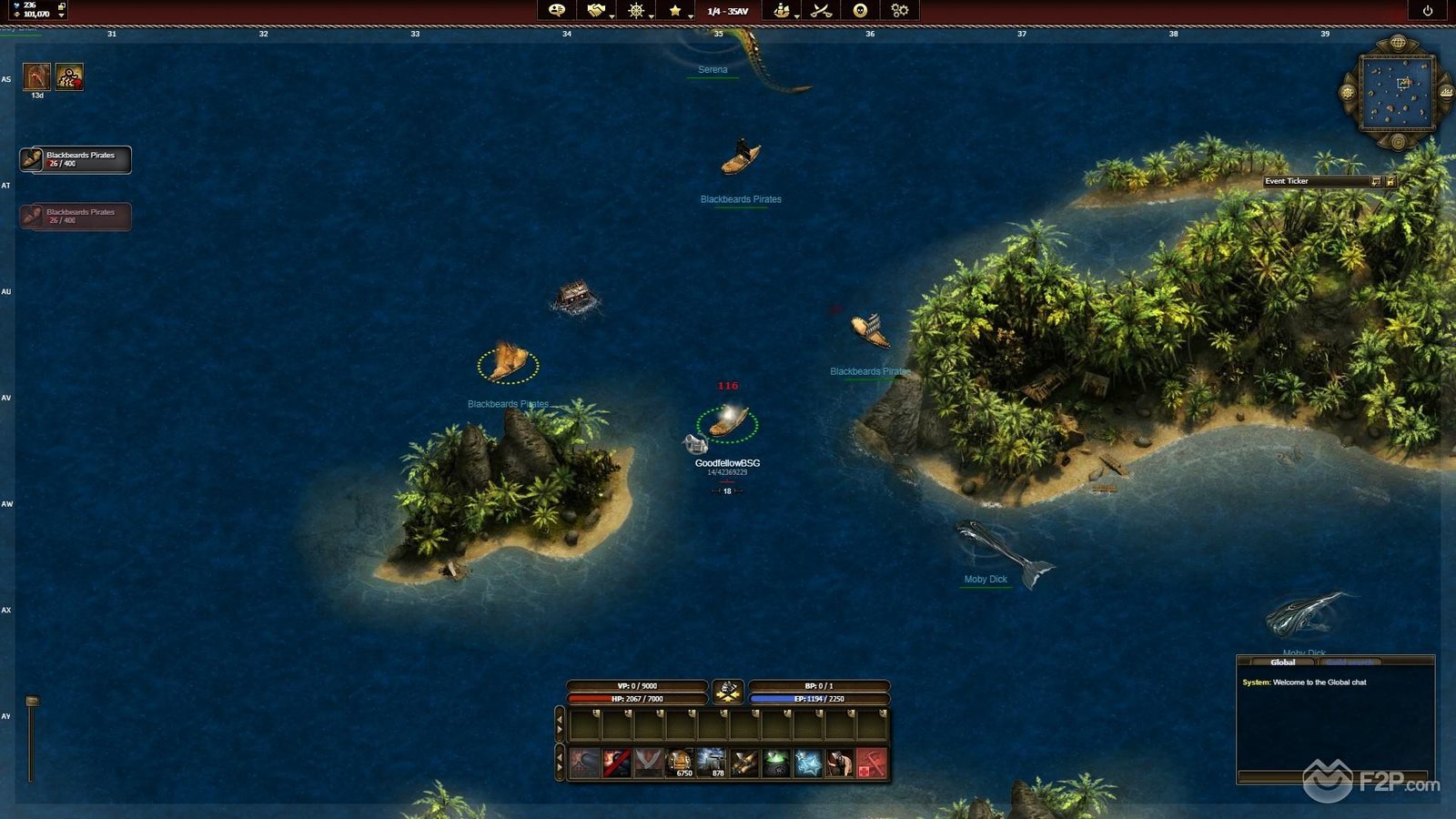
Task: Open the chat bubble icon on top toolbar
Action: tap(556, 12)
